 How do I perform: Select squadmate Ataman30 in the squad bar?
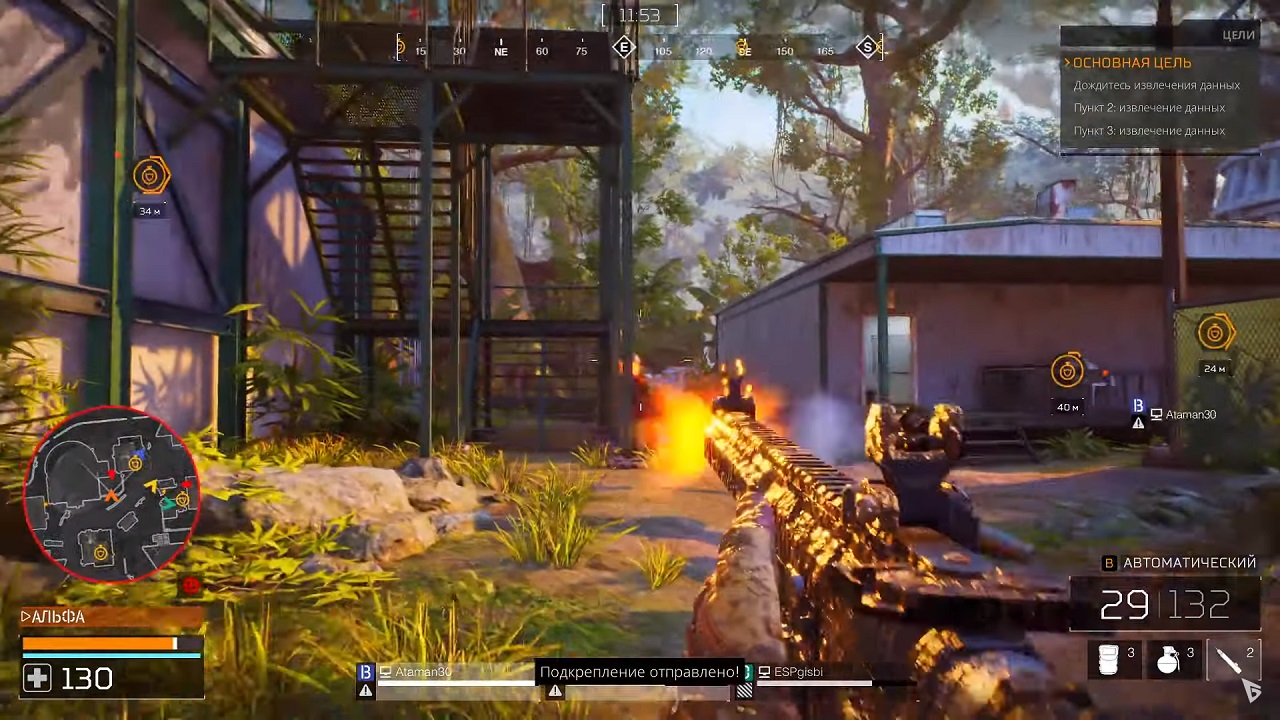coord(422,672)
